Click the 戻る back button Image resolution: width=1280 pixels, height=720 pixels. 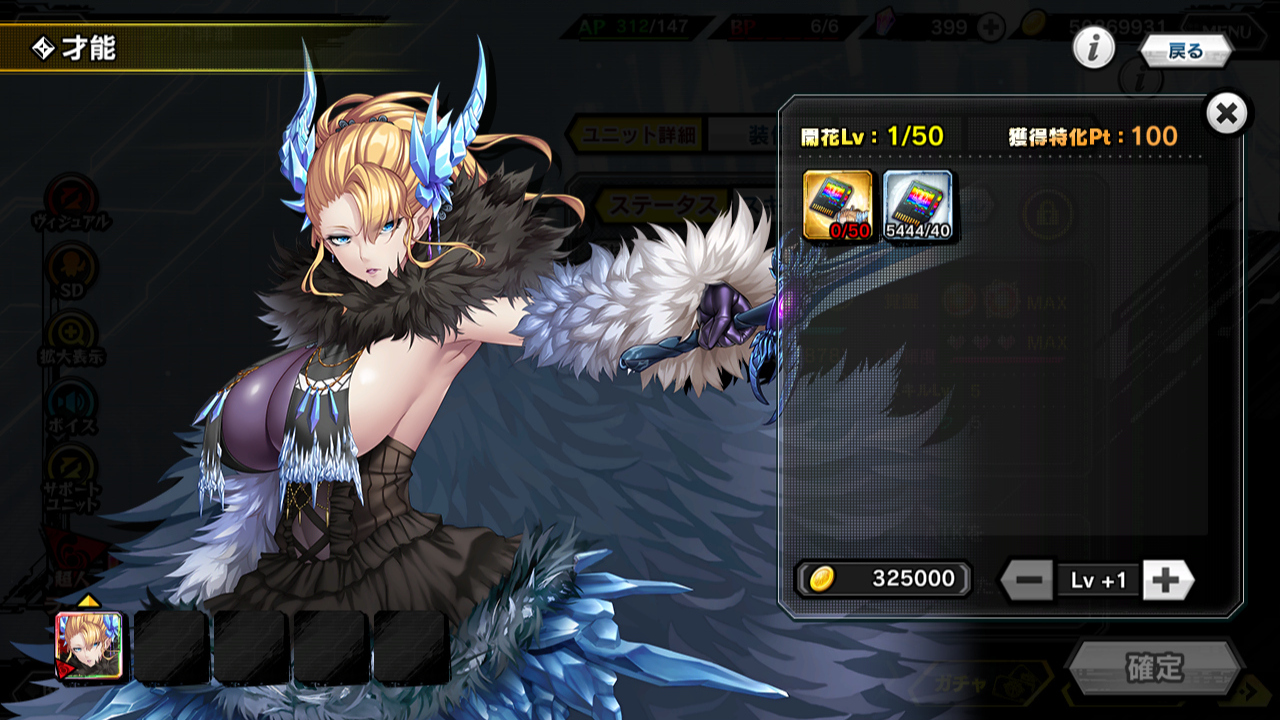click(x=1185, y=51)
